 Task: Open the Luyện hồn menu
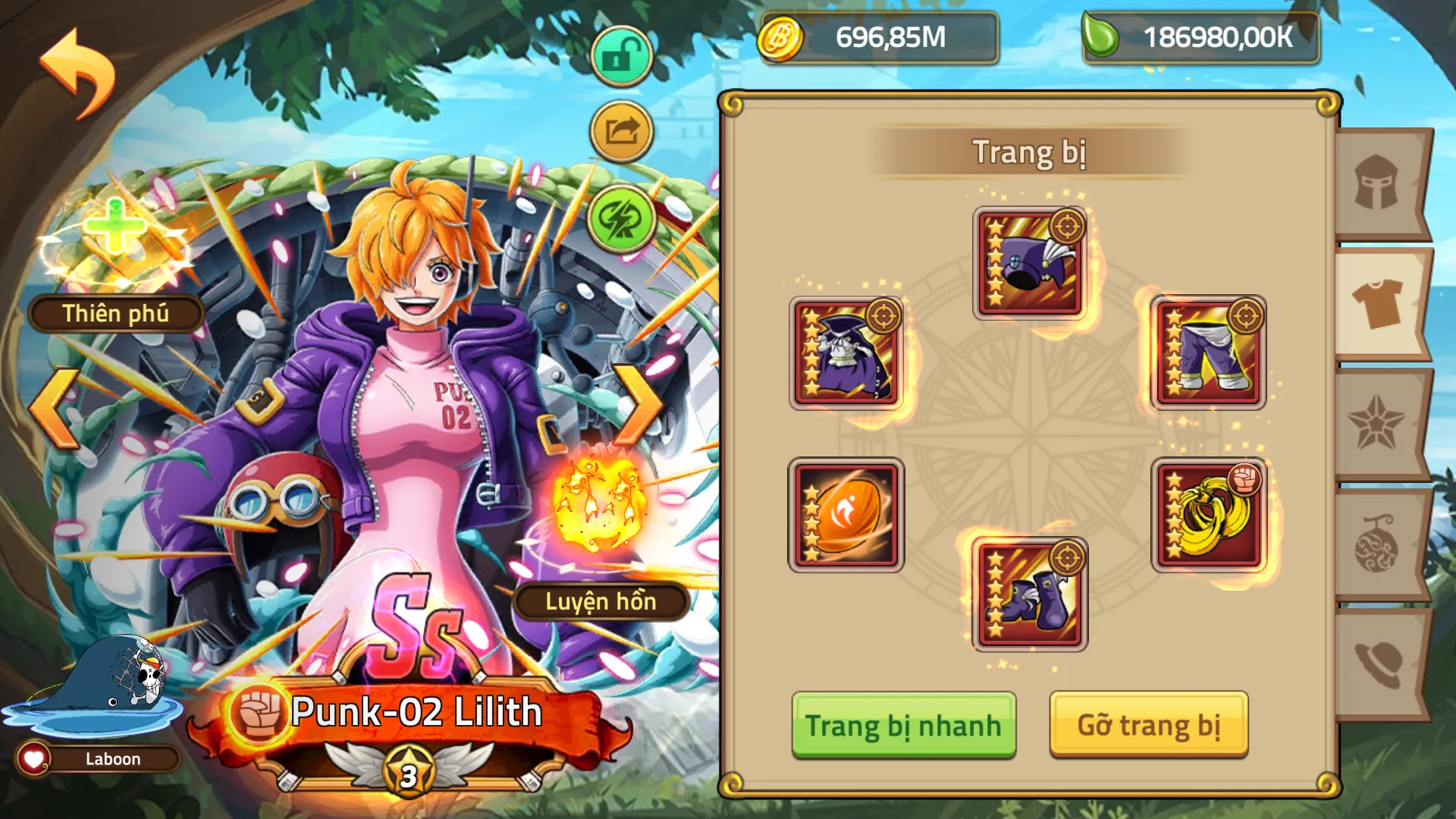click(603, 602)
